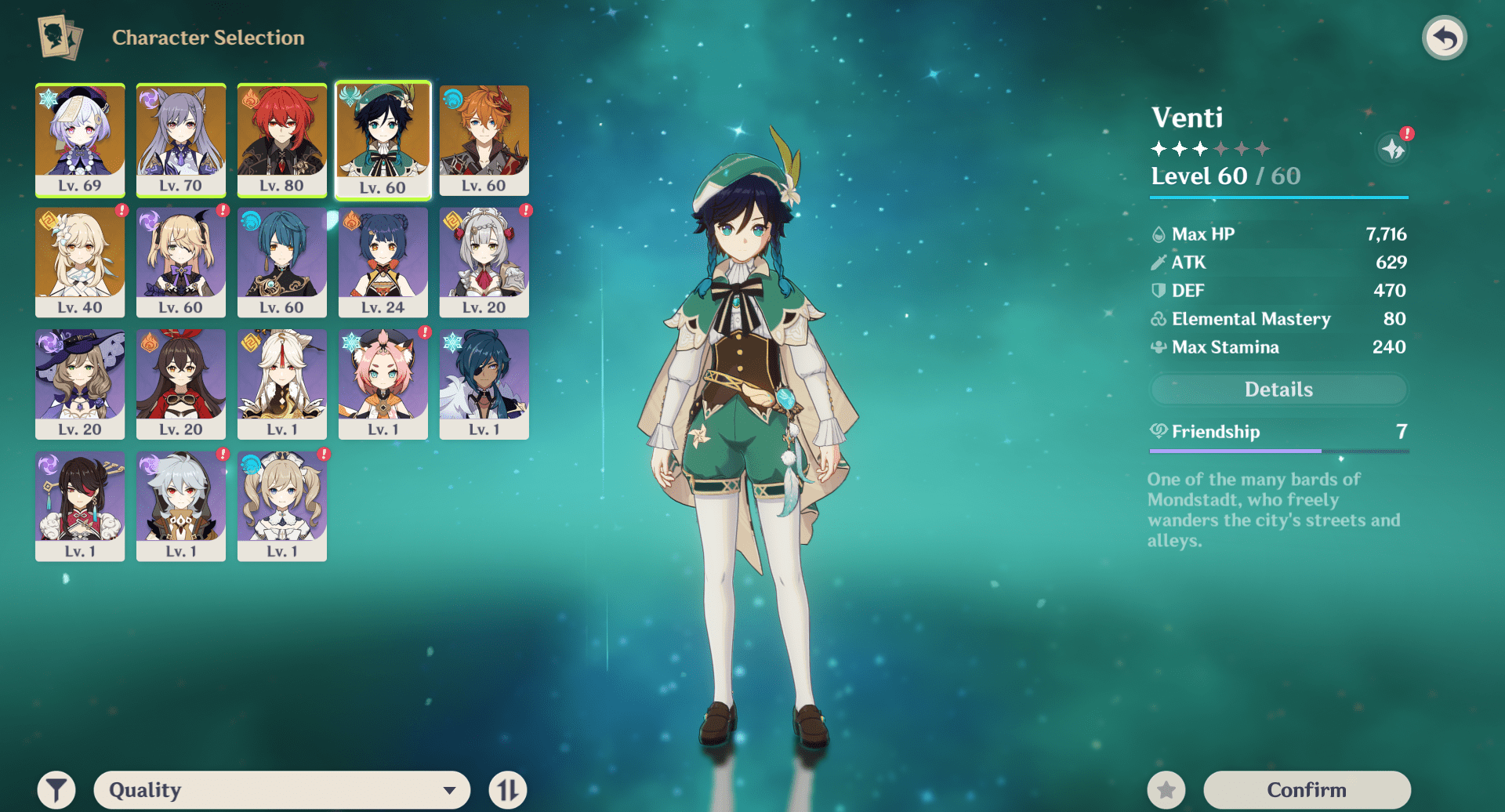Choose Xiangling at level 24
Screen dimensions: 1505x812
pos(383,262)
